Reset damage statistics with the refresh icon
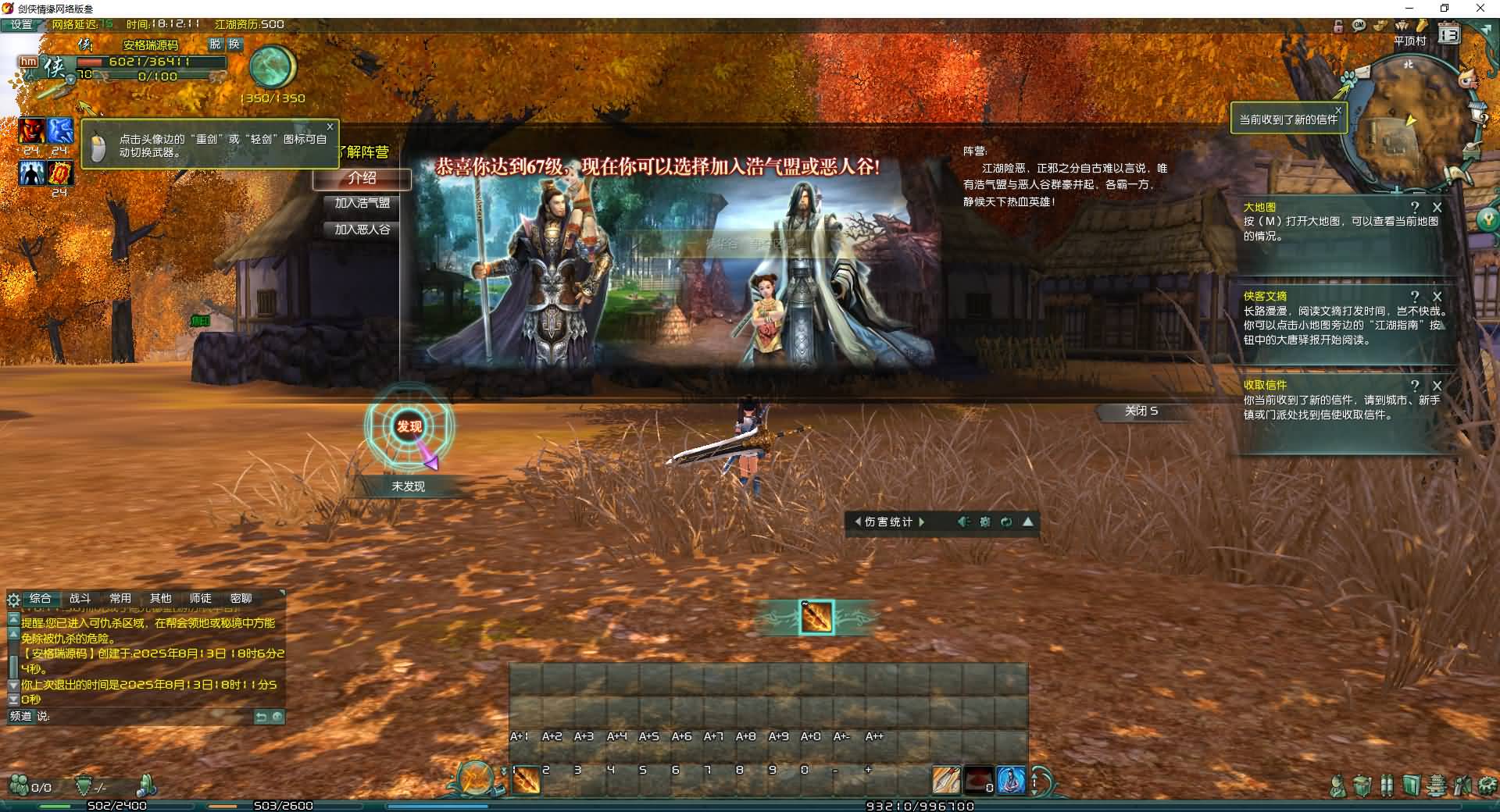 1005,522
